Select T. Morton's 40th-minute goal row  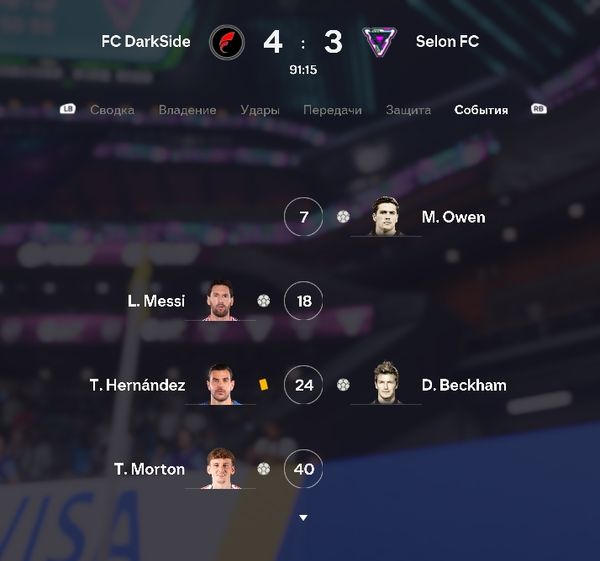click(x=151, y=468)
